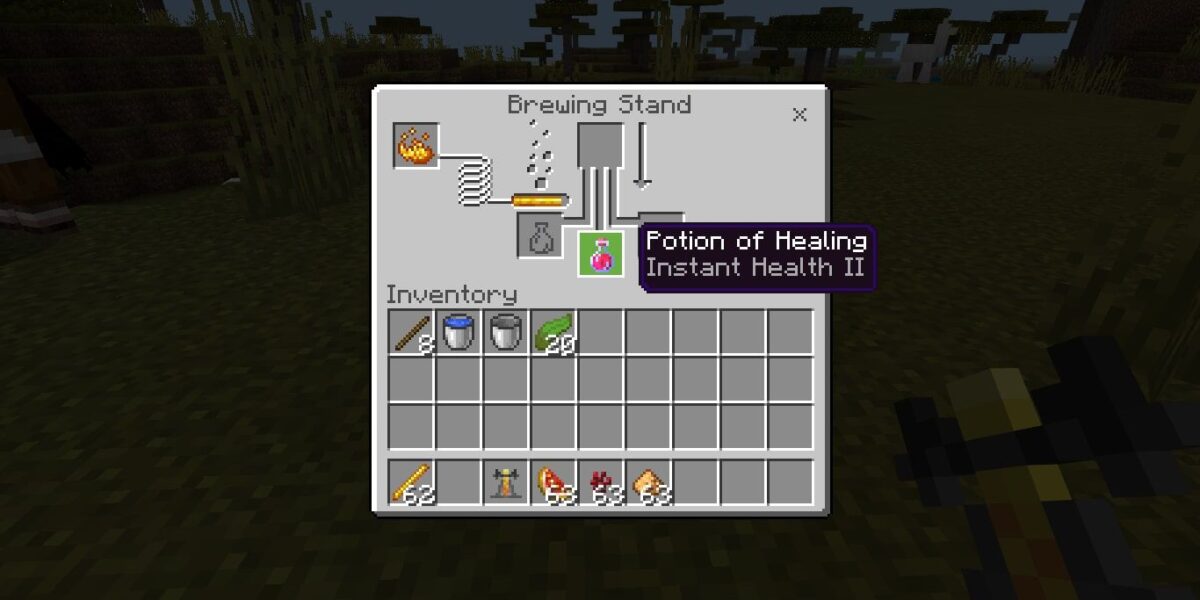The height and width of the screenshot is (600, 1200).
Task: Pick up the brewing stand item
Action: tap(506, 482)
